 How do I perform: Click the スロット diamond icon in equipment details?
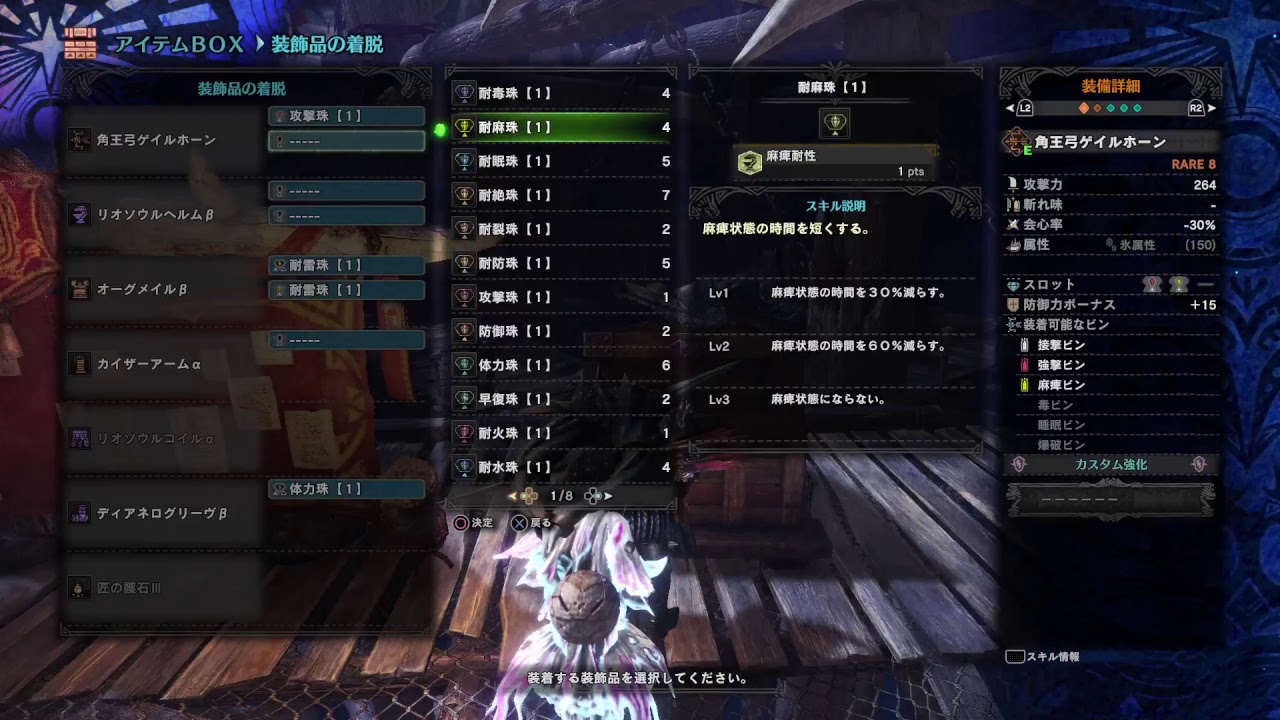(1012, 285)
